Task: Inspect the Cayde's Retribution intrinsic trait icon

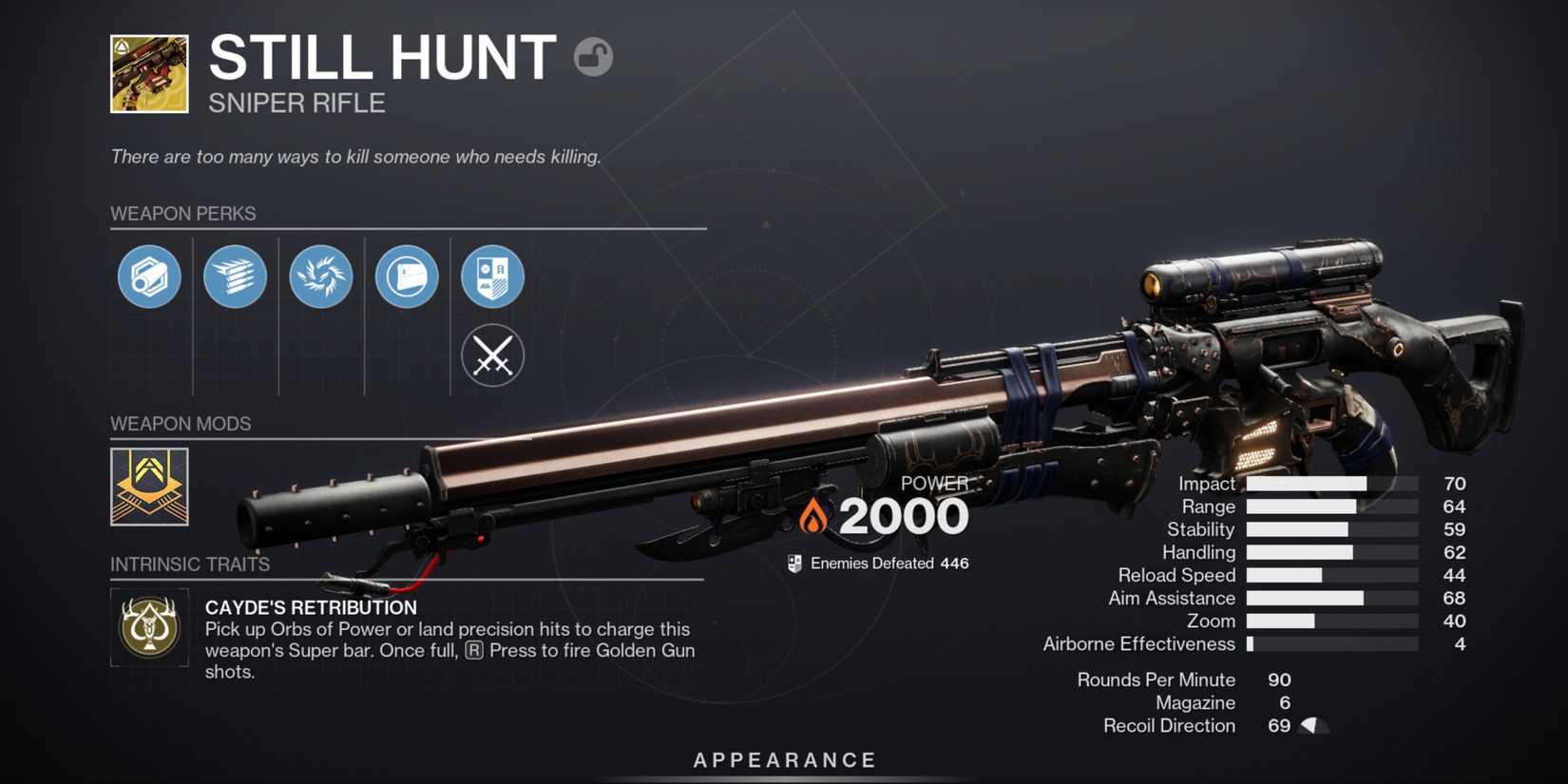Action: pyautogui.click(x=149, y=629)
